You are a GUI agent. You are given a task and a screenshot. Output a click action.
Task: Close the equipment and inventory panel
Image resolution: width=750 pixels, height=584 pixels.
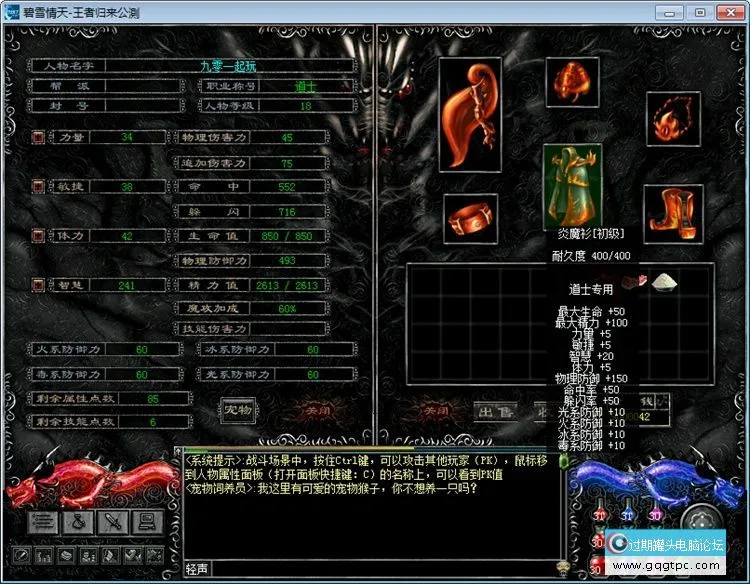[x=435, y=410]
